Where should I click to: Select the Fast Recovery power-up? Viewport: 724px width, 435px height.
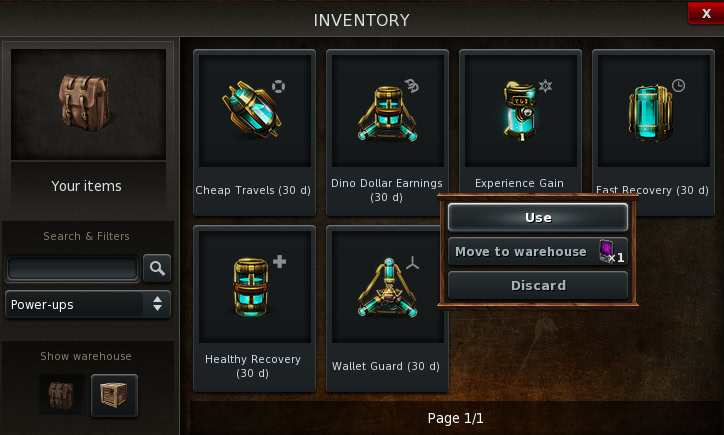[653, 110]
